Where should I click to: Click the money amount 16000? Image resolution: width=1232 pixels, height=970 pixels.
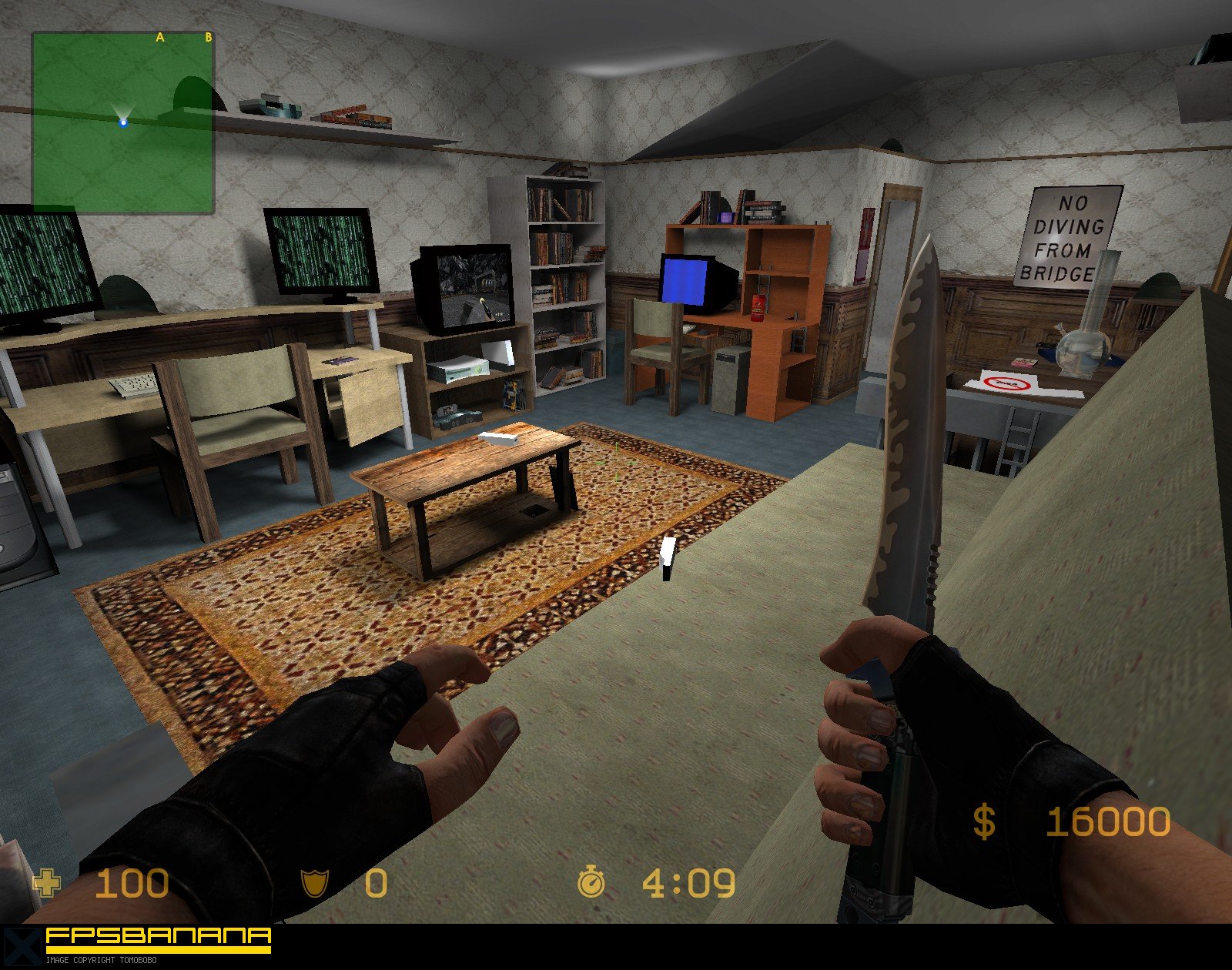pyautogui.click(x=1109, y=822)
